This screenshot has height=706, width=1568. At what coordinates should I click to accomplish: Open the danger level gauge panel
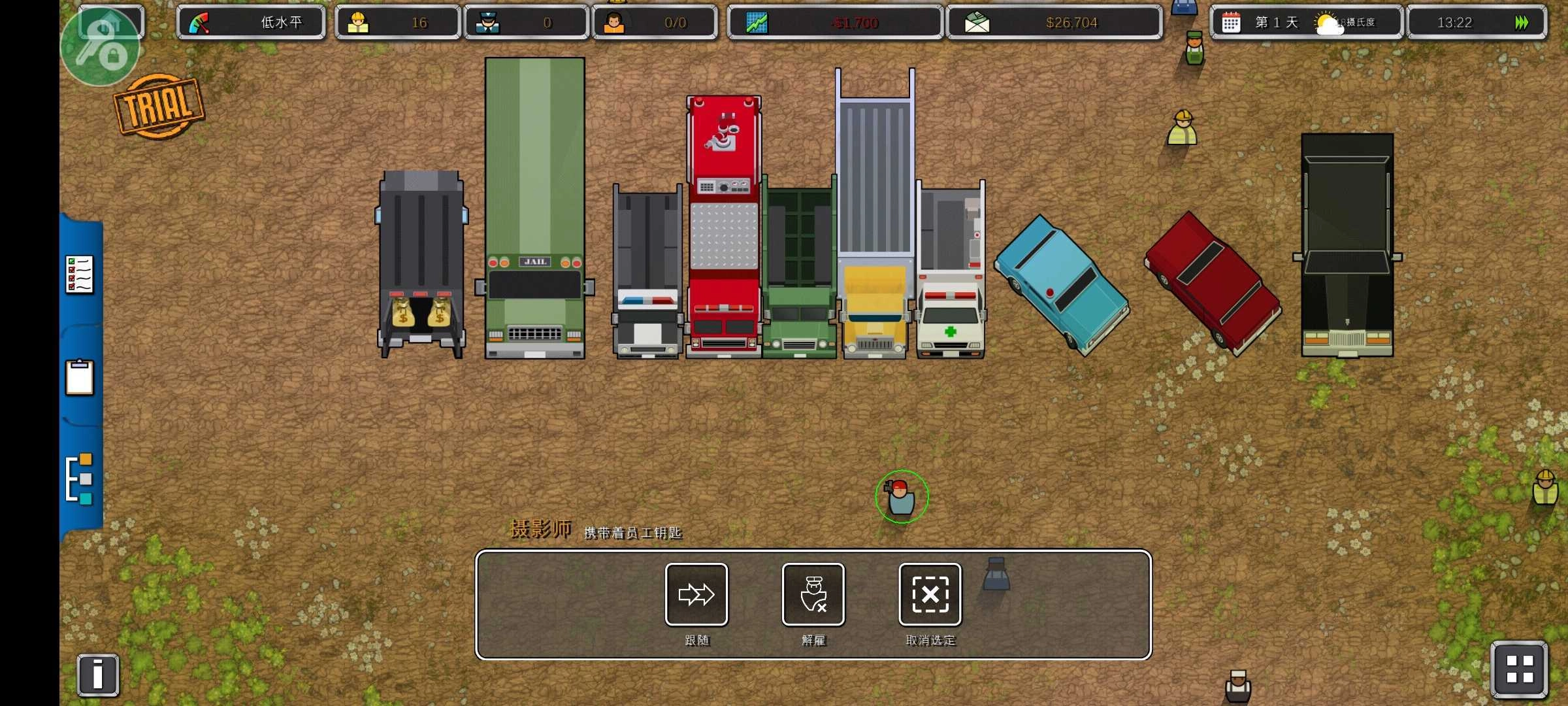click(x=251, y=23)
